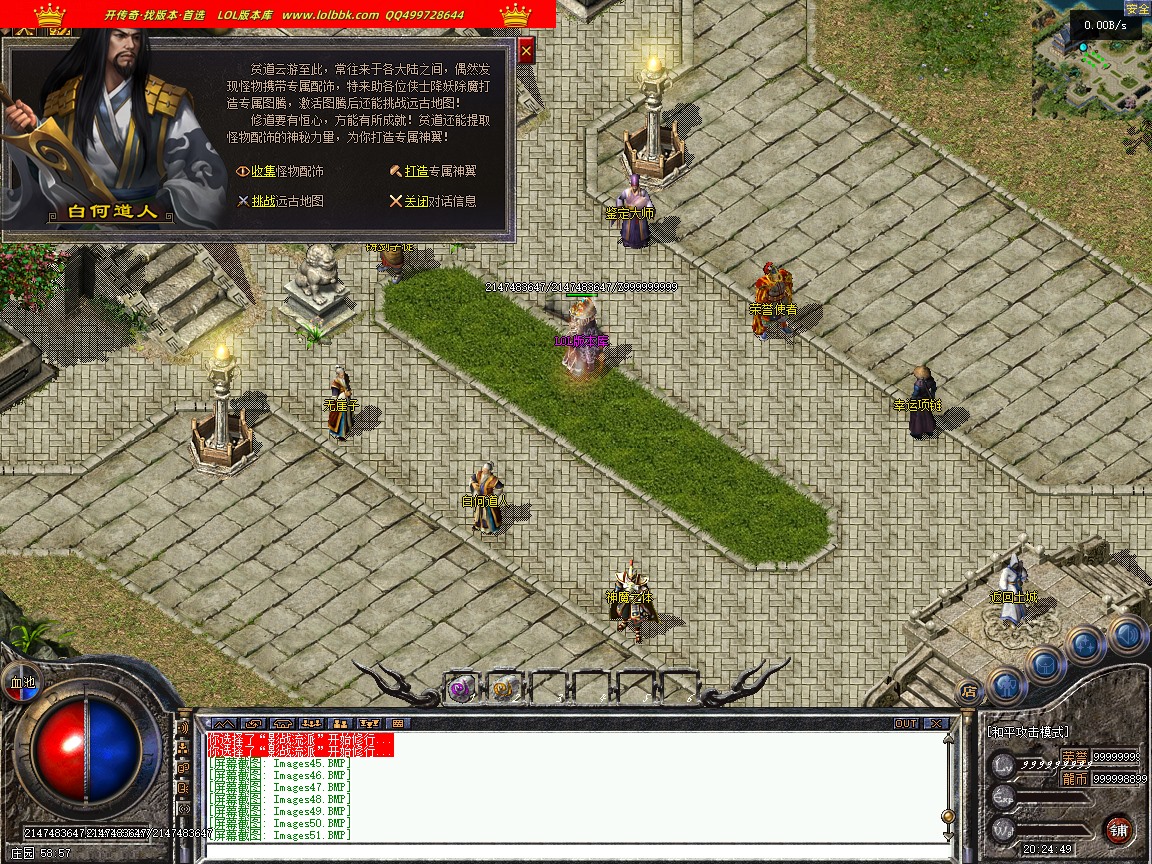Use the orange scroll in hotbar slot
Image resolution: width=1152 pixels, height=864 pixels.
coord(504,687)
